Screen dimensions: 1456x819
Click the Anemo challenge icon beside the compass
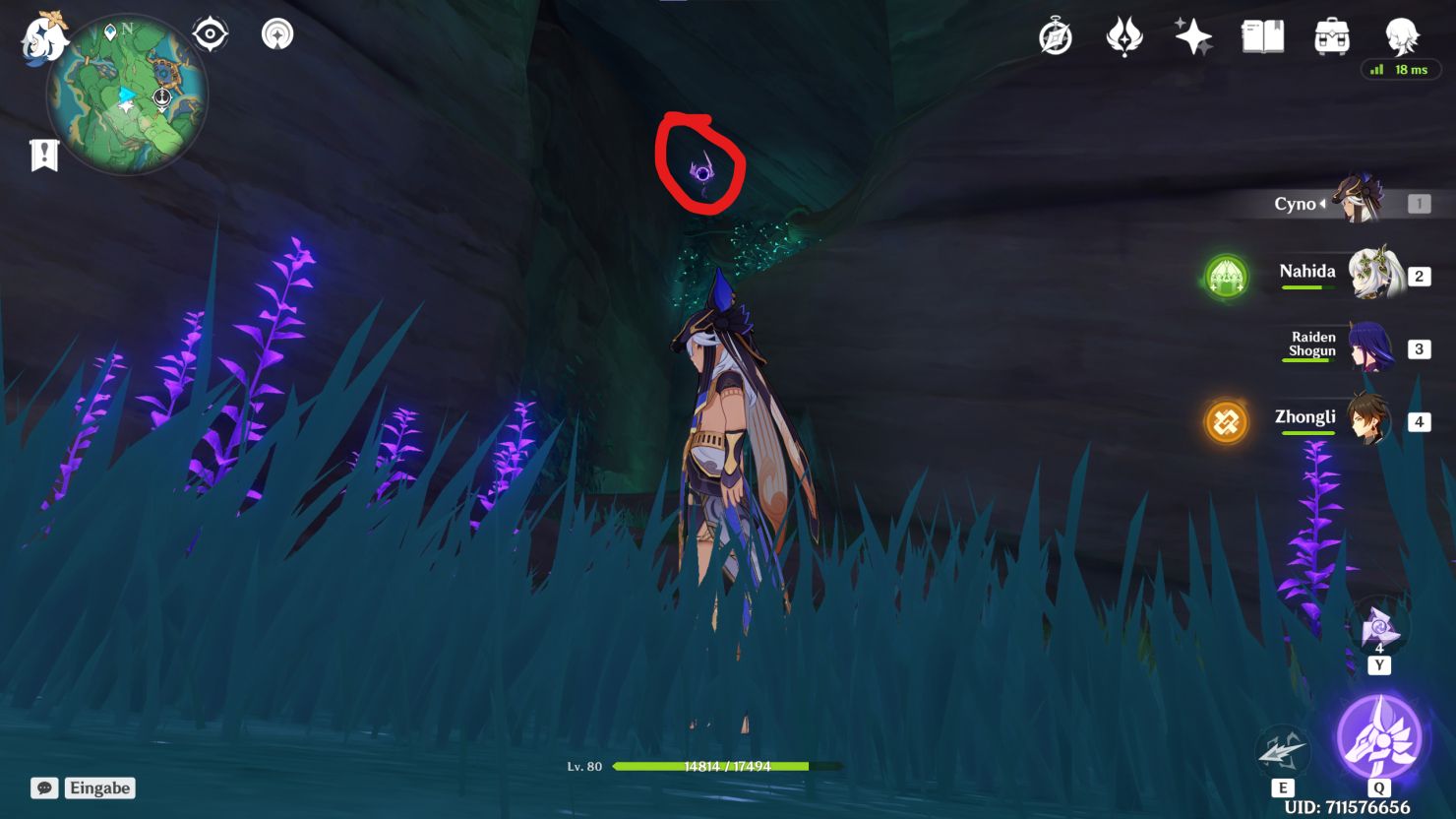click(275, 32)
